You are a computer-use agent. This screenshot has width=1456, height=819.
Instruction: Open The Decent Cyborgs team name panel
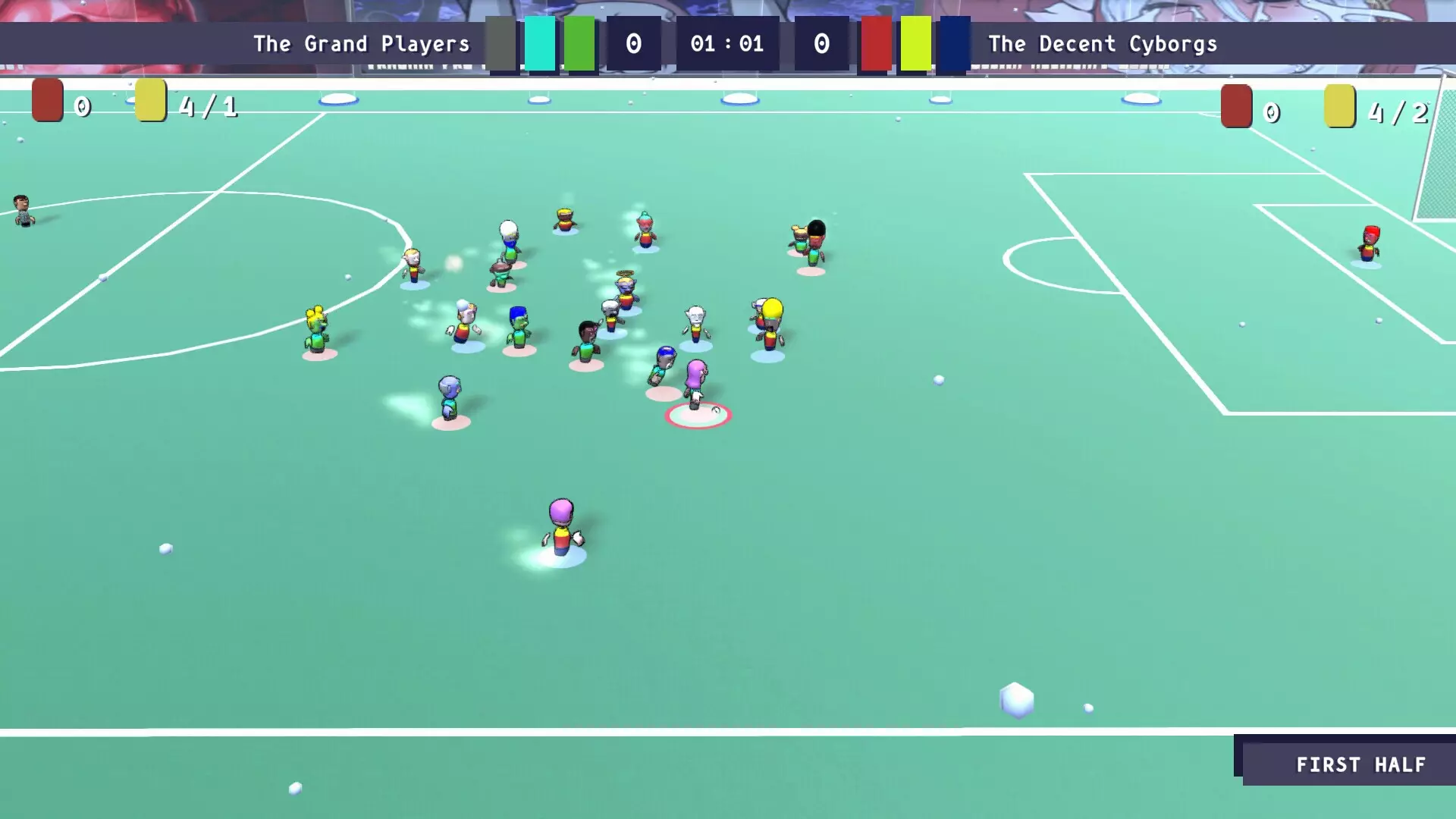1103,43
